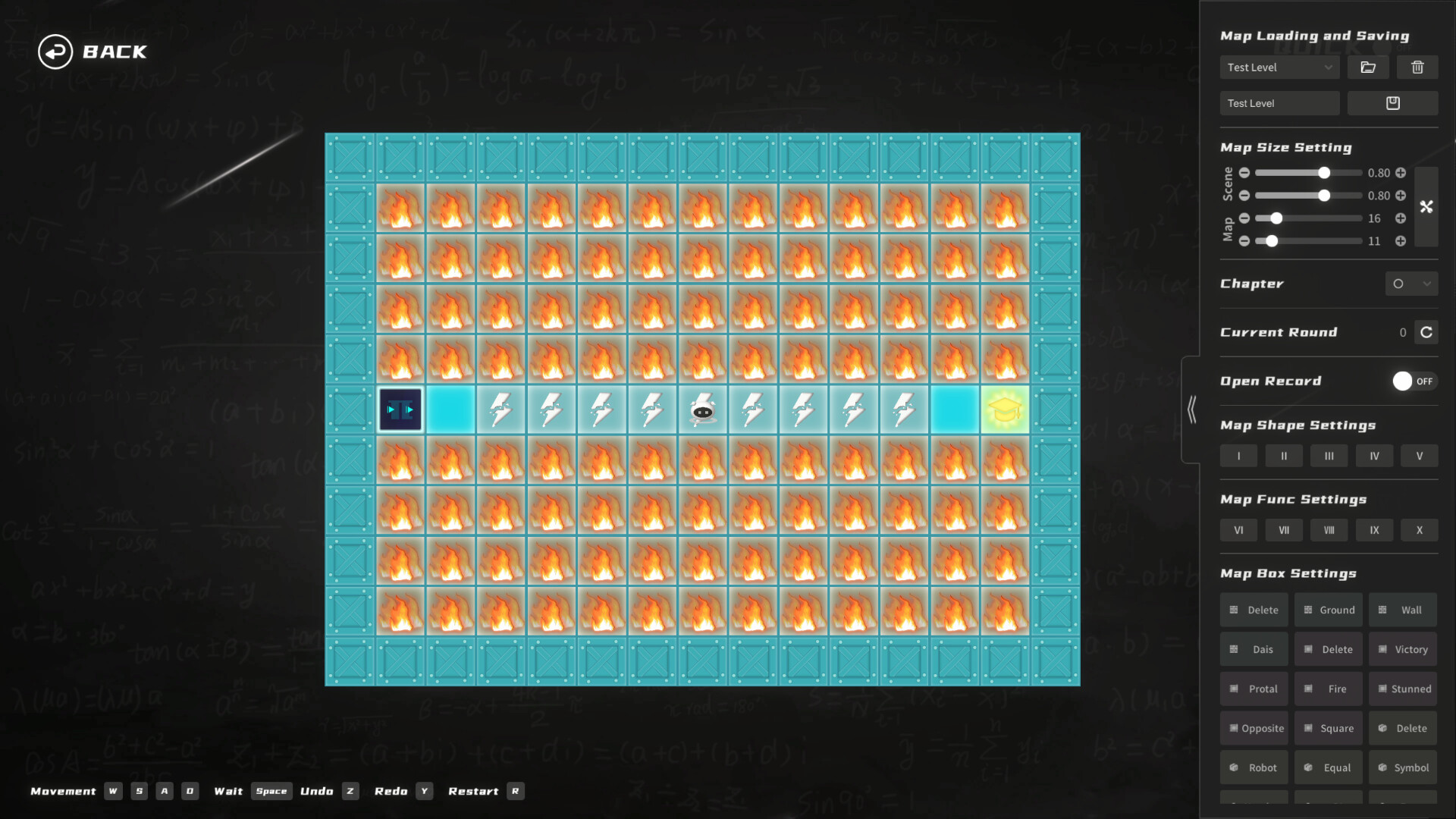1456x819 pixels.
Task: Collapse the right settings panel chevron
Action: pos(1192,408)
